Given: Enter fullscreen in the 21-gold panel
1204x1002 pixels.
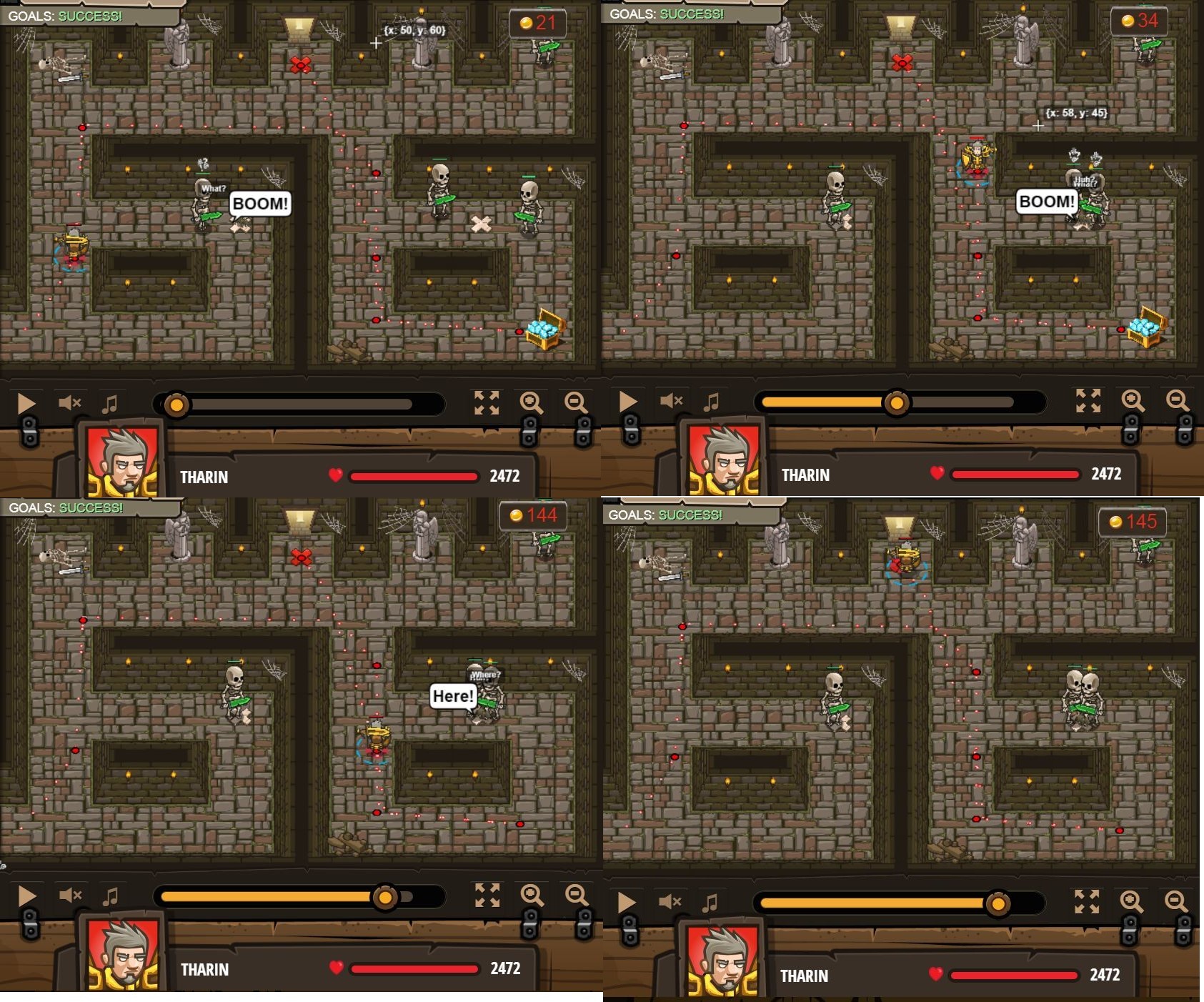Looking at the screenshot, I should point(487,403).
